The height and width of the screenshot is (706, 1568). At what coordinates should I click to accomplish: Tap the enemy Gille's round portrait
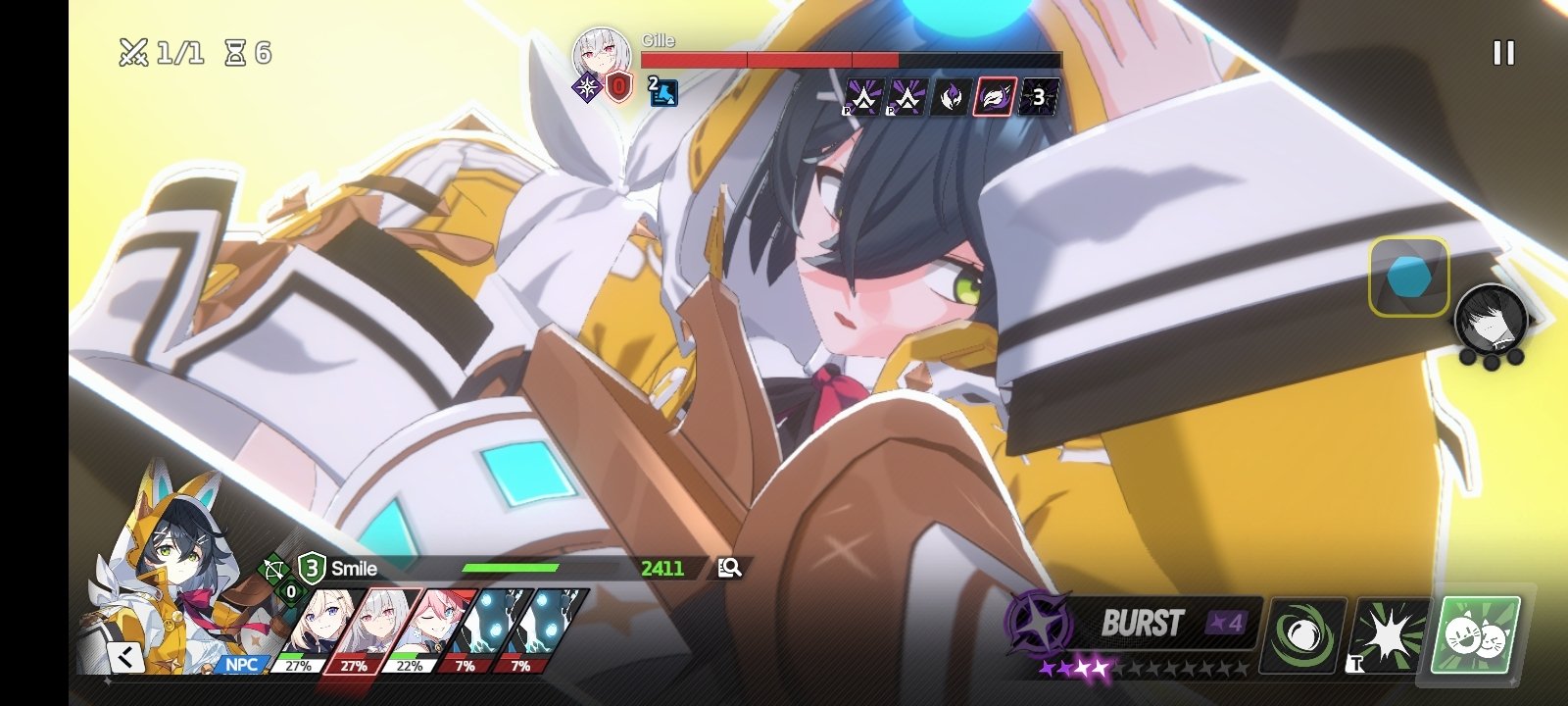tap(601, 54)
